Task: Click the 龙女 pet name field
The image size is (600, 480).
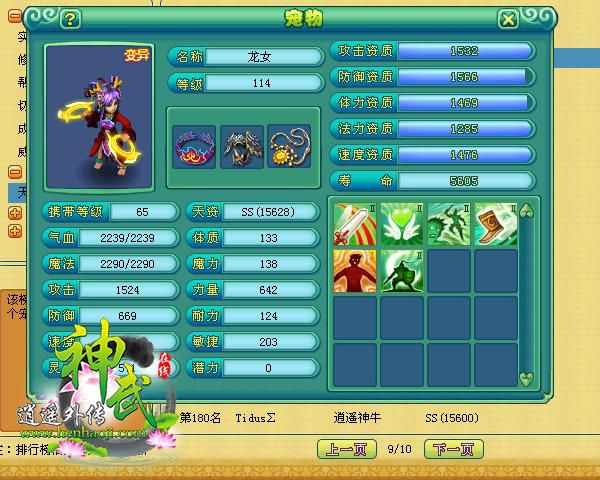Action: pos(262,57)
